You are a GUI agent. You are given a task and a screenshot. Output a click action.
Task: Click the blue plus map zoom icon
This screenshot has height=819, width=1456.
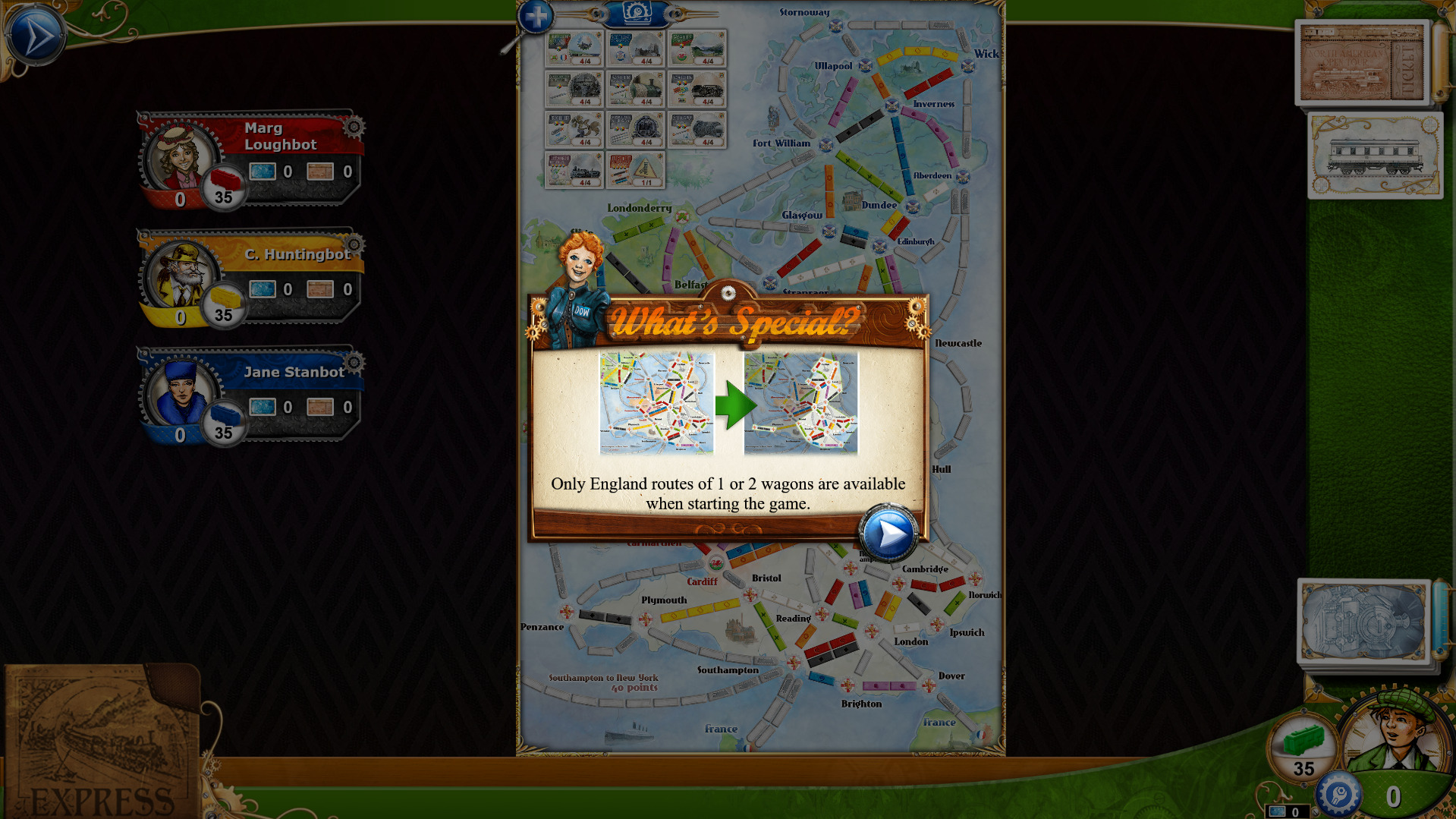click(536, 14)
